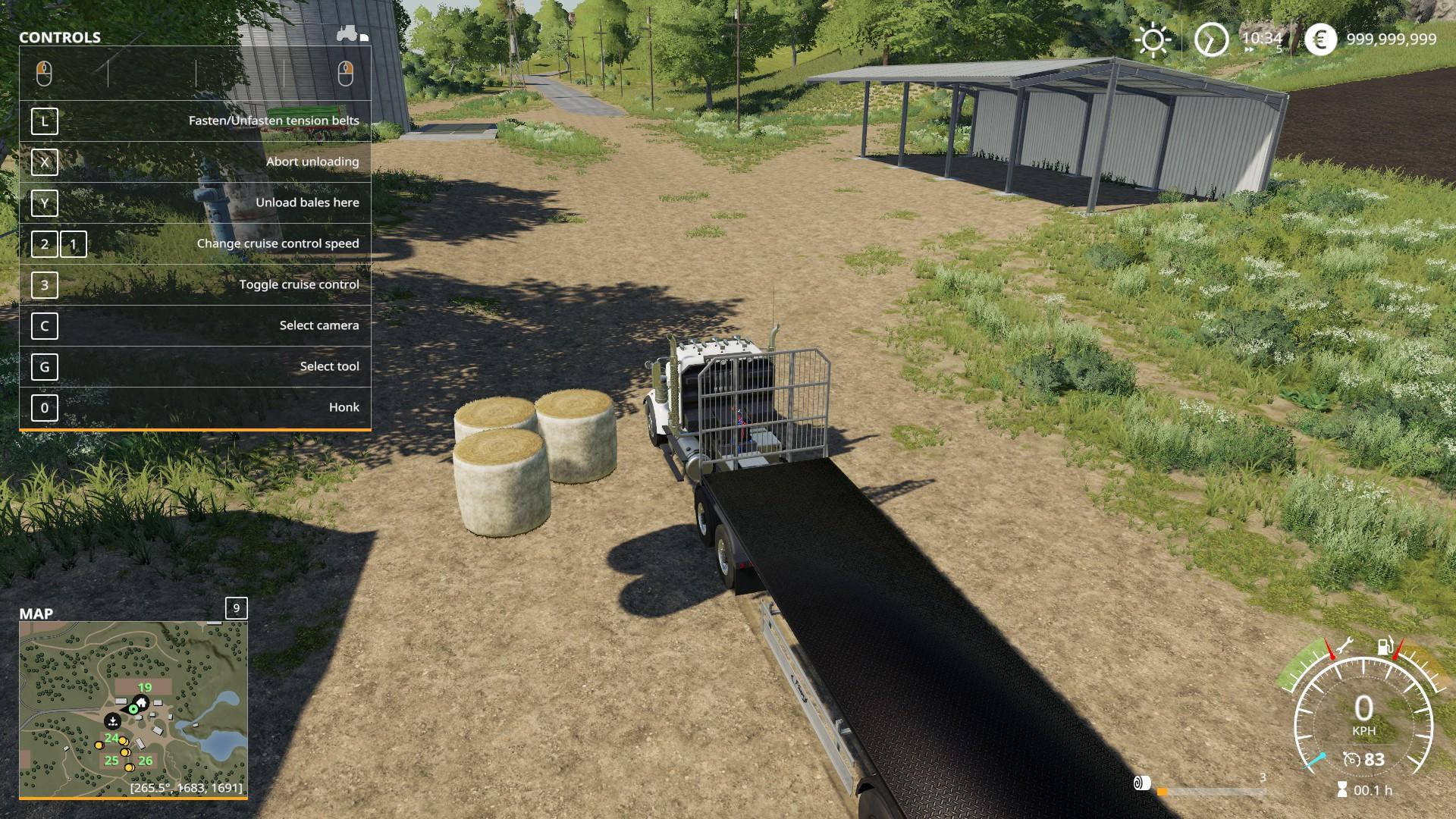Click the wrench damage gauge icon
This screenshot has width=1456, height=819.
tap(1346, 647)
